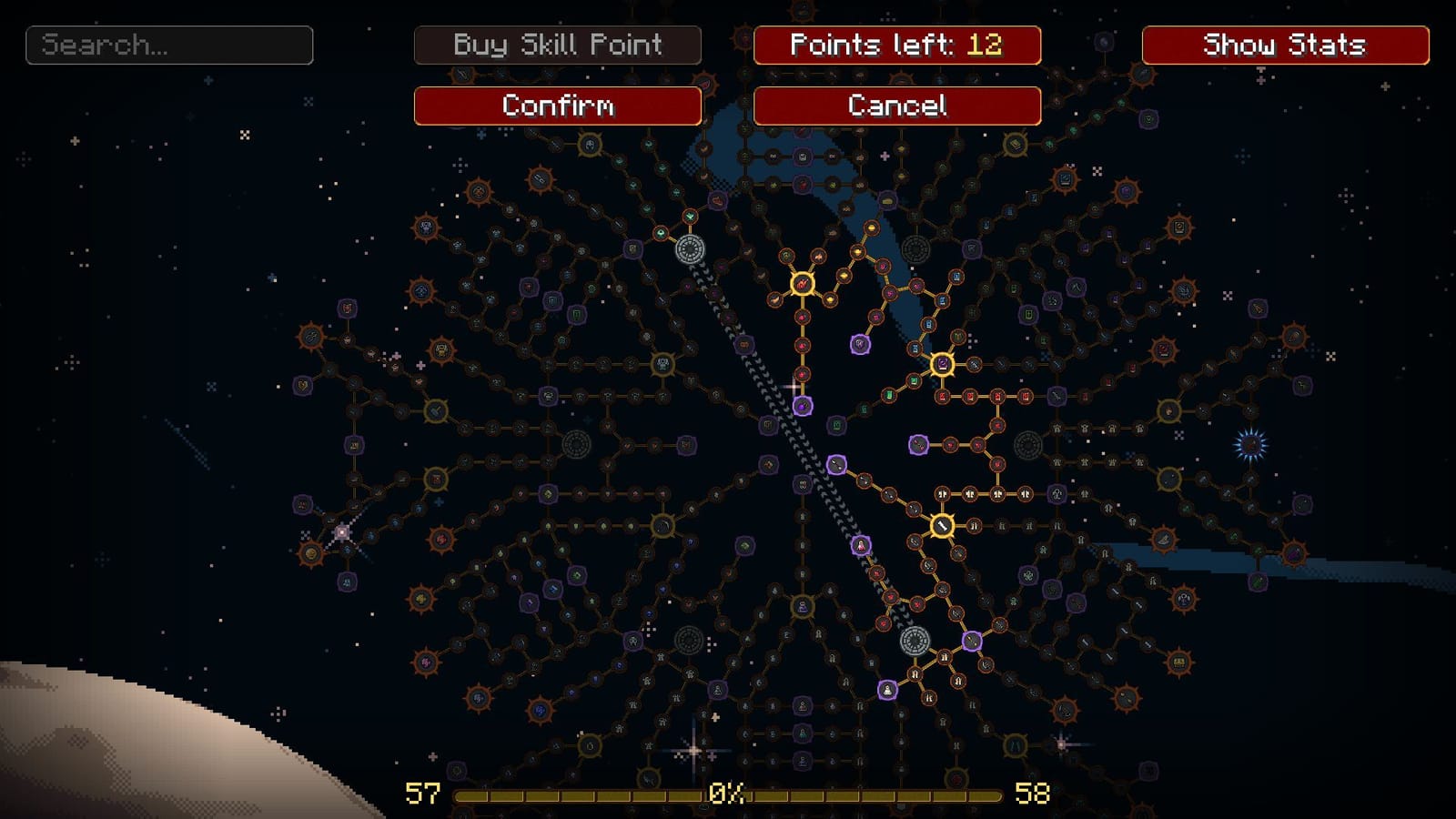Click the Confirm button
The height and width of the screenshot is (819, 1456).
560,106
